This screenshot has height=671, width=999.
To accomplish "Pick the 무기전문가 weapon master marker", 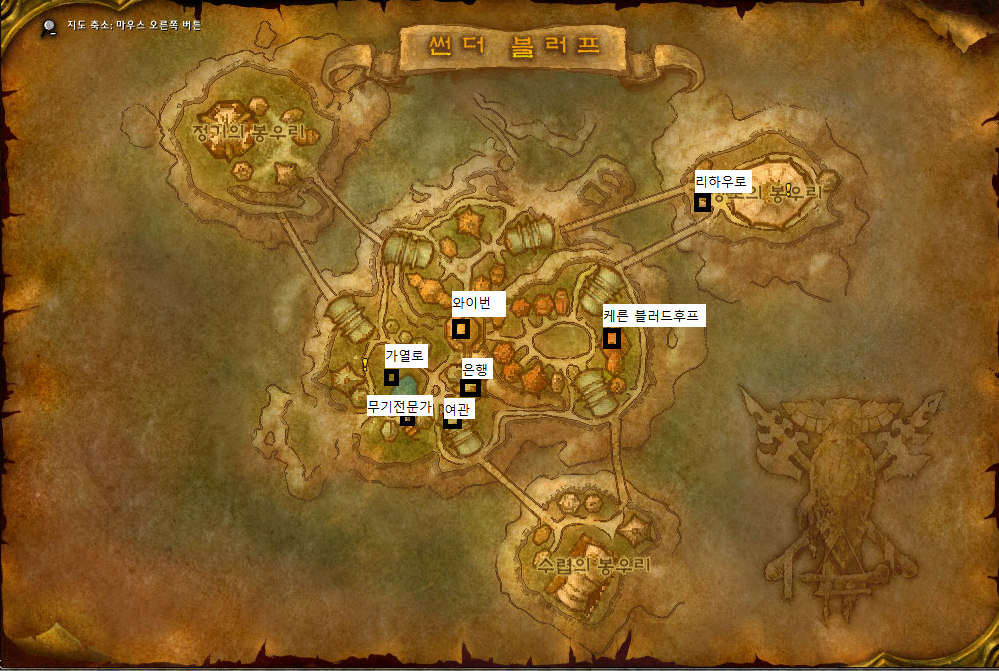I will pos(407,420).
